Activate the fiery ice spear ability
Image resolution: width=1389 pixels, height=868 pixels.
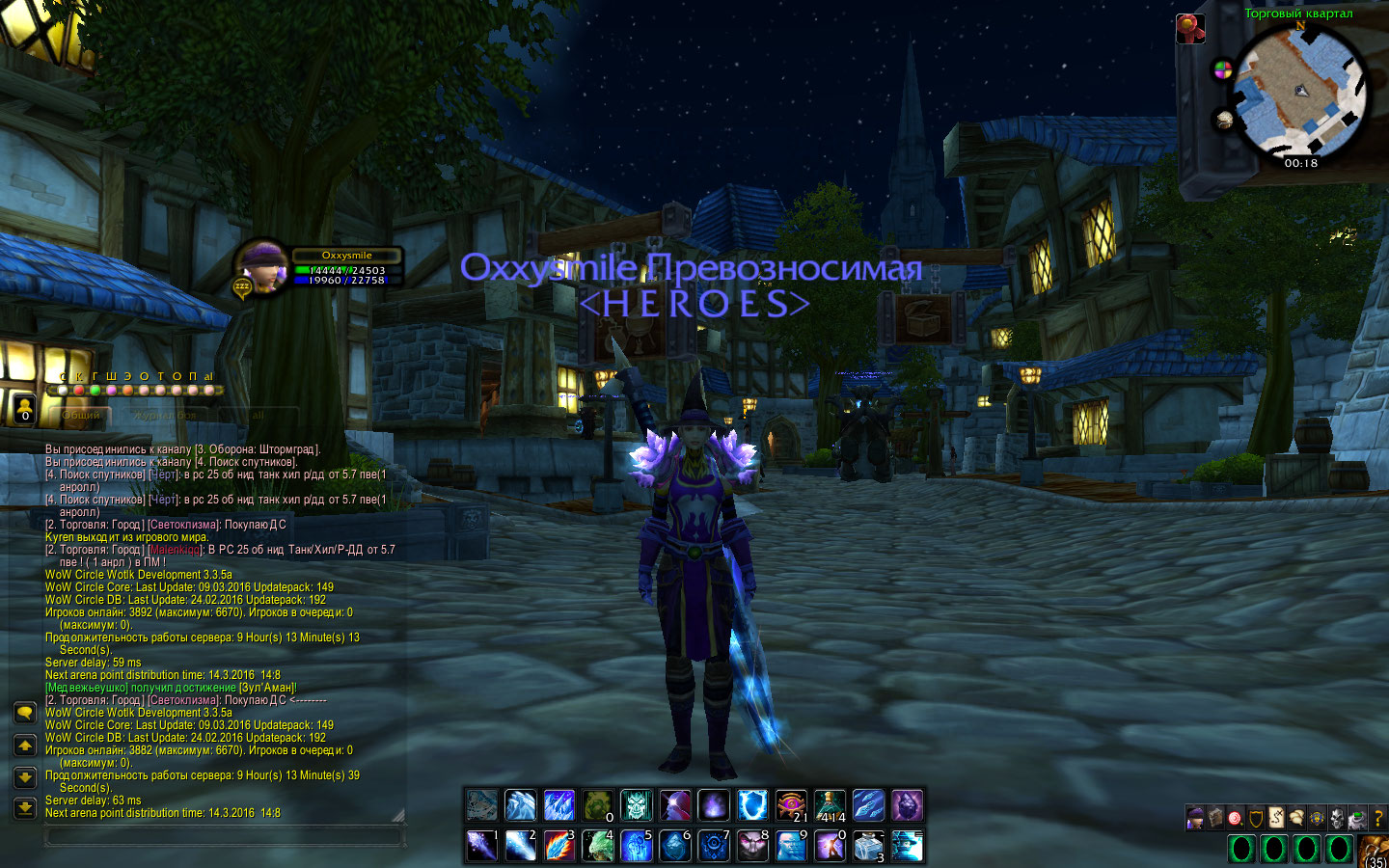point(558,845)
